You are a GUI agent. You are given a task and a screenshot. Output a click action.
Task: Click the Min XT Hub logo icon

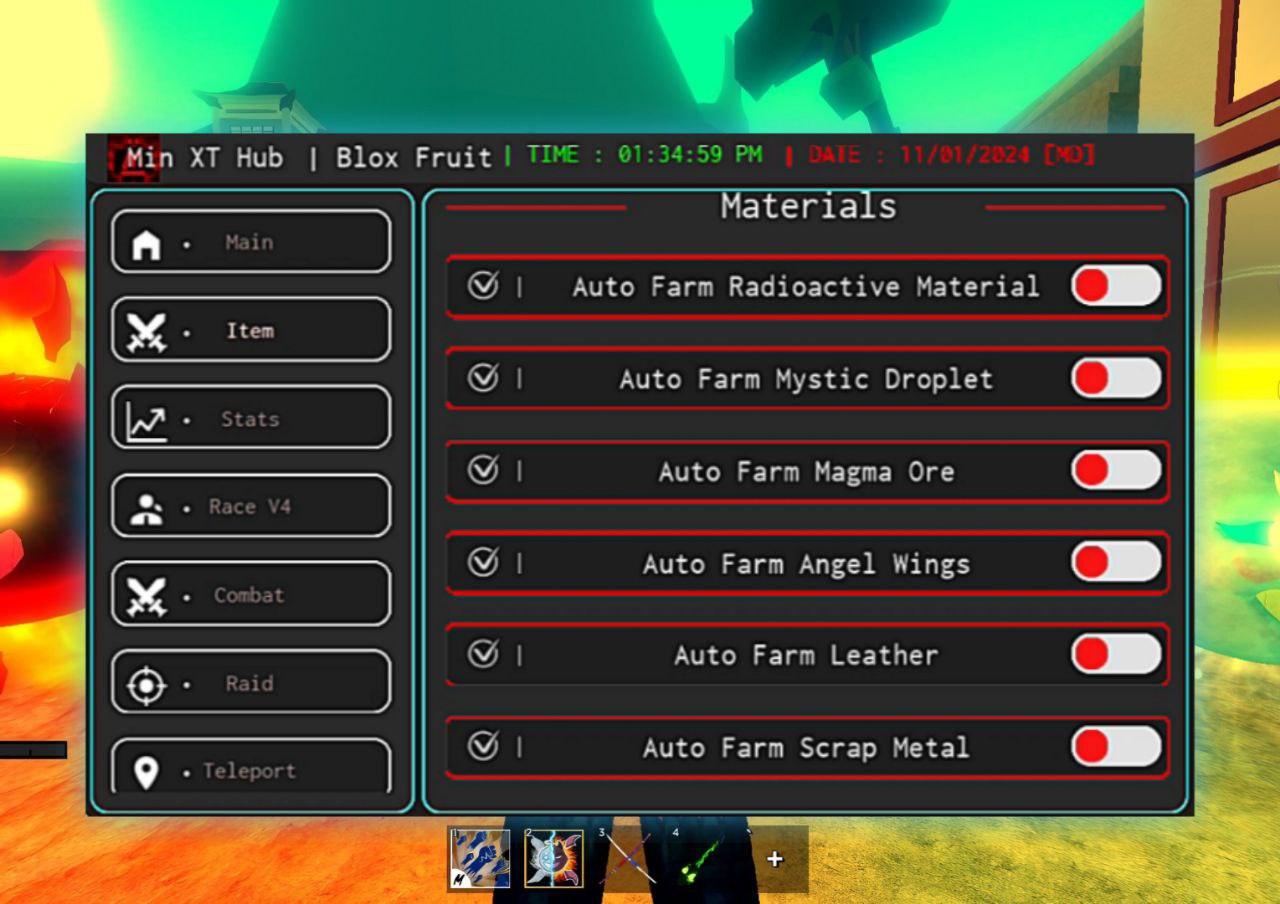(133, 157)
